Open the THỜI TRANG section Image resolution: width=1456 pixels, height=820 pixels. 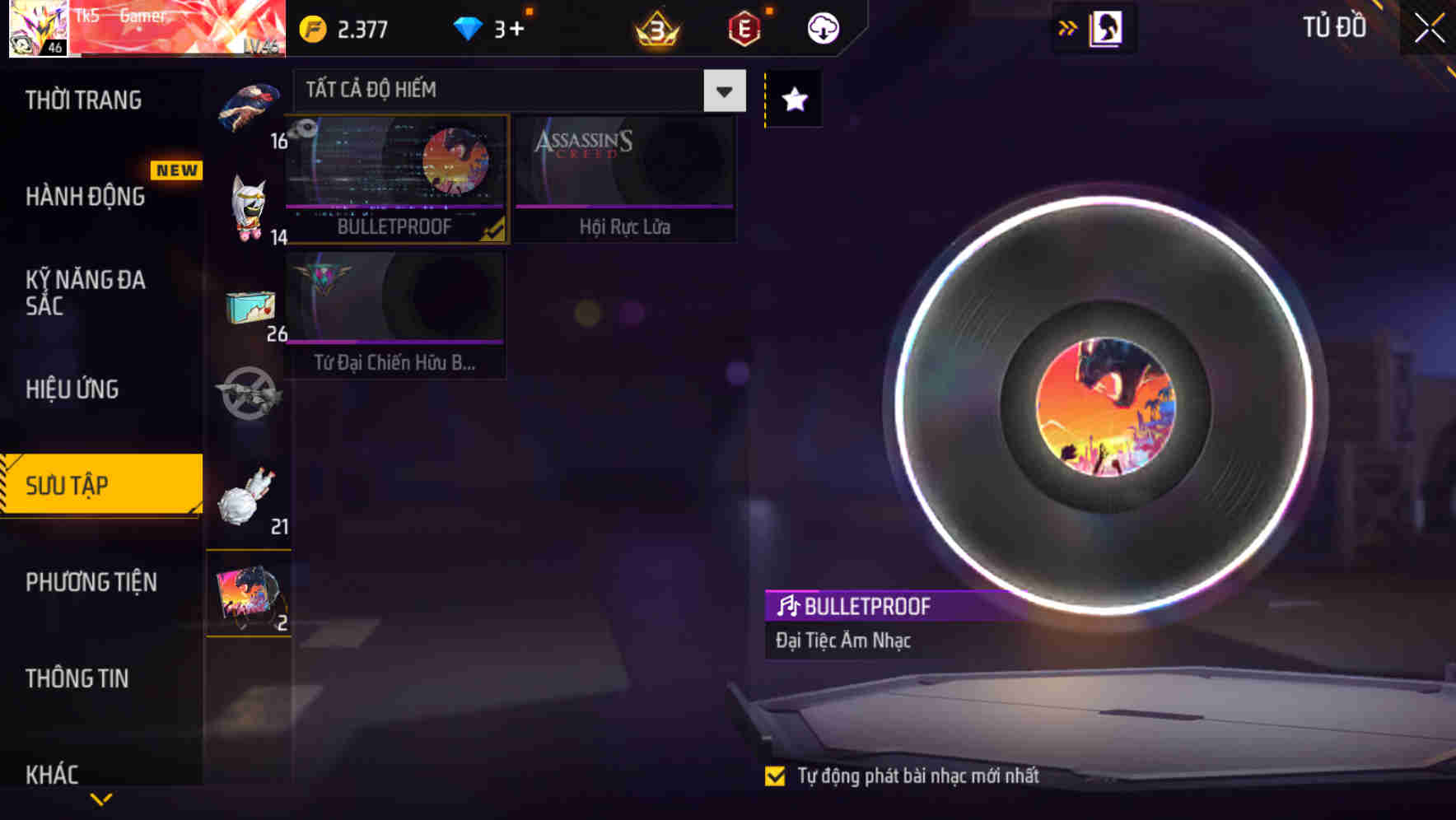tap(82, 100)
